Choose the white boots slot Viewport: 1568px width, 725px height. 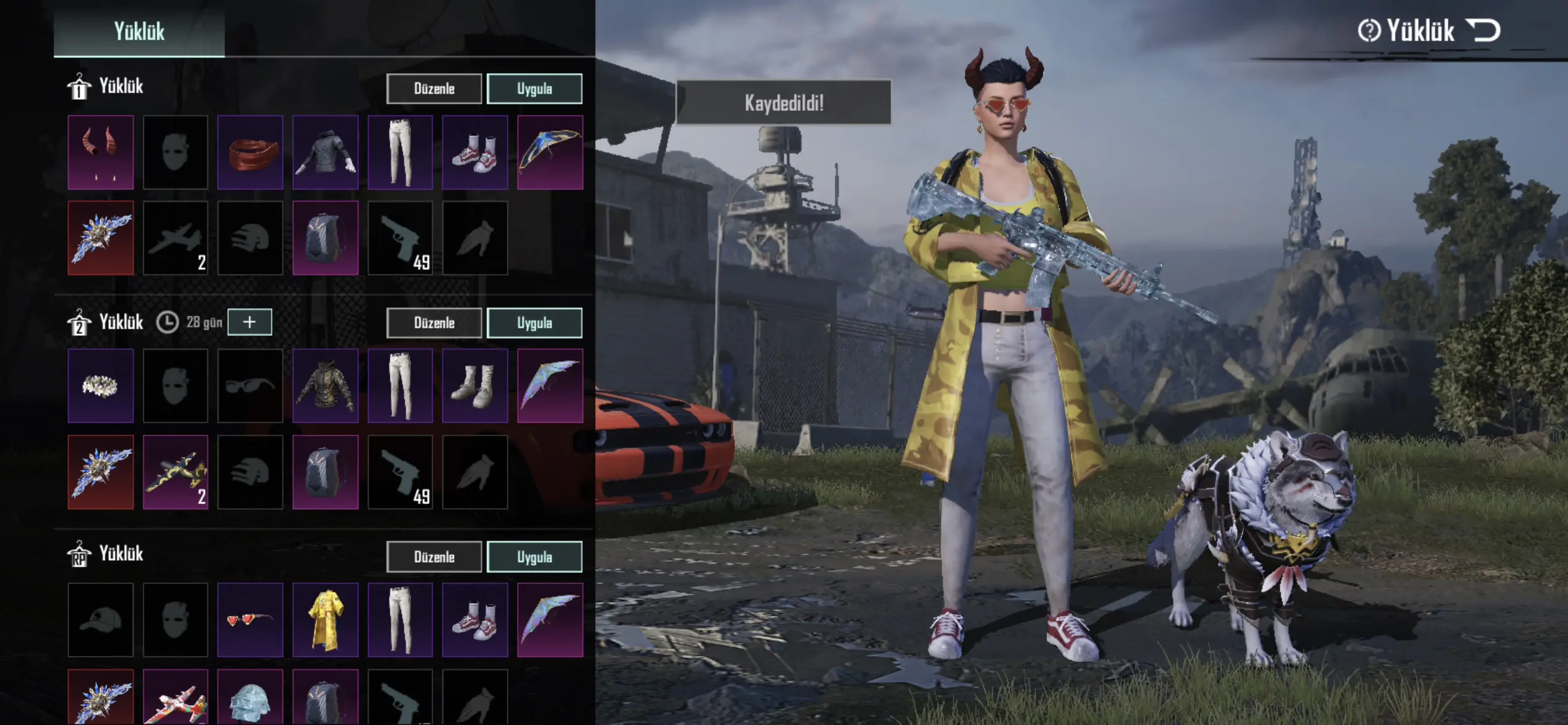[475, 386]
